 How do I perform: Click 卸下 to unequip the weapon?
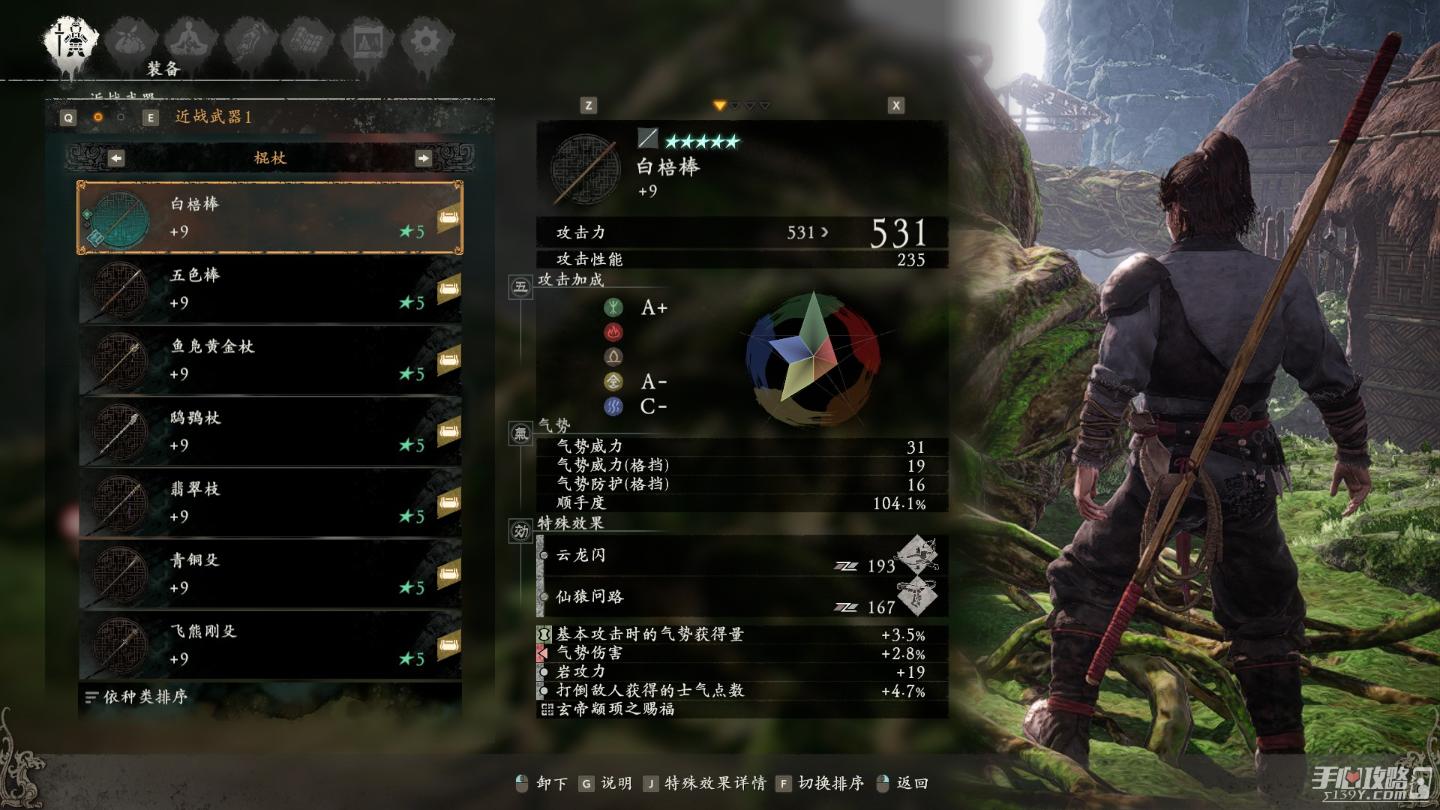coord(551,783)
